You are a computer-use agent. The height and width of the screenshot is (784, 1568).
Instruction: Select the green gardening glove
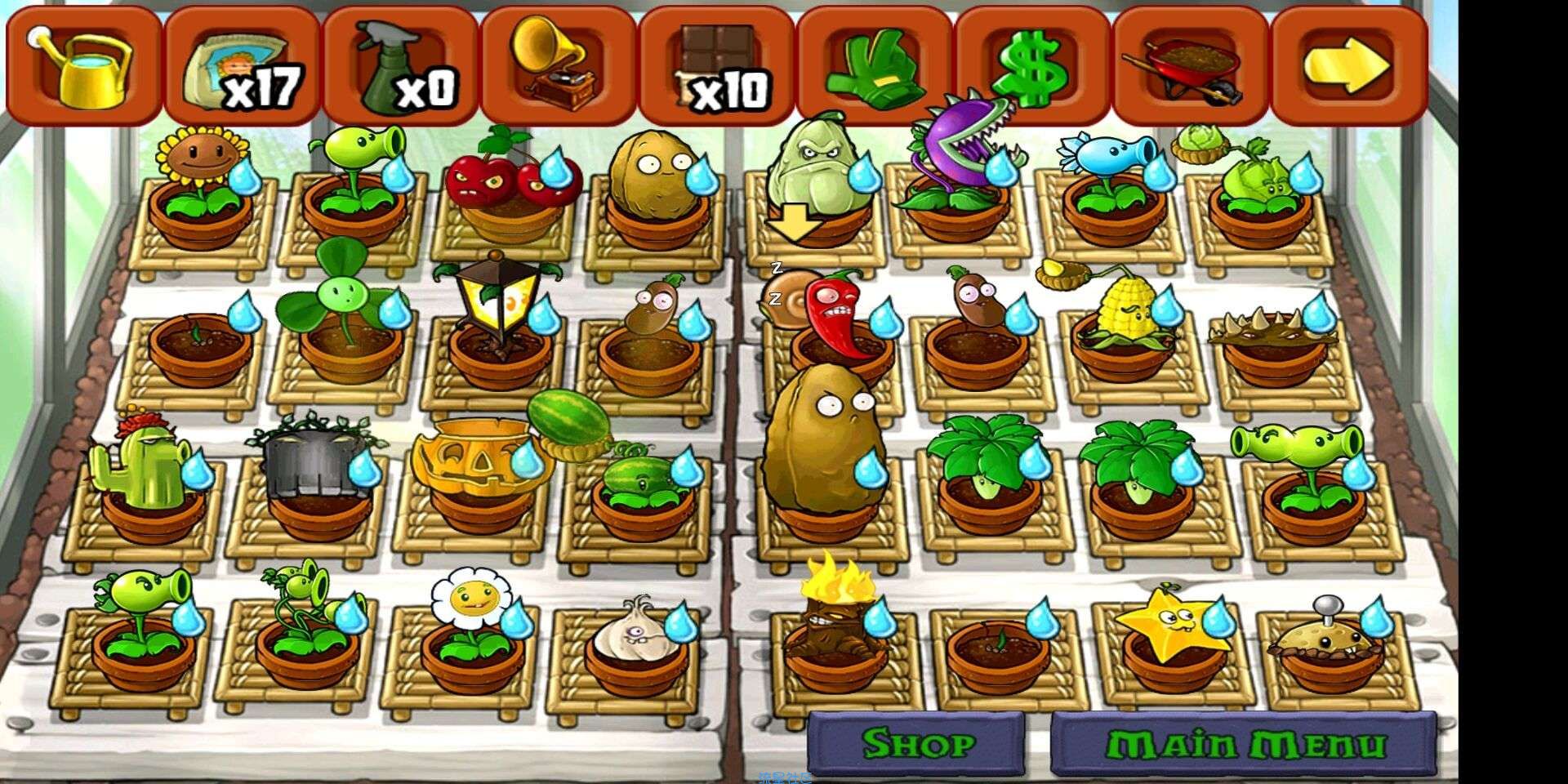coord(875,67)
